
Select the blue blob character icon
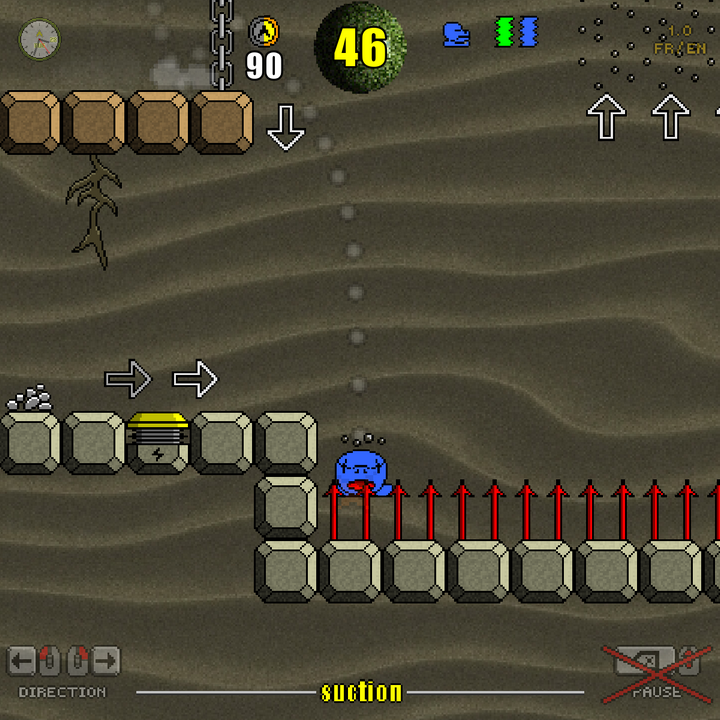(x=456, y=34)
